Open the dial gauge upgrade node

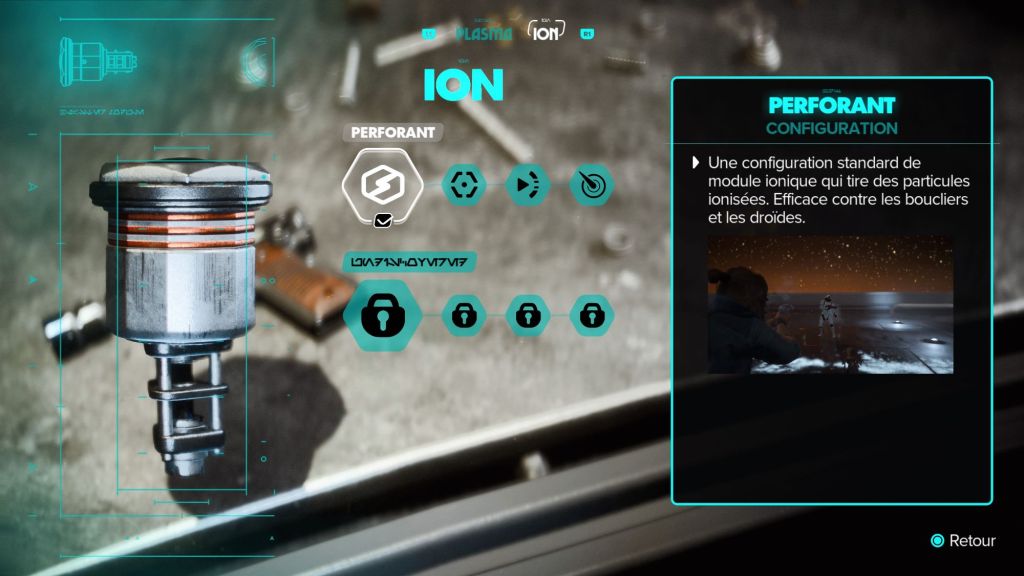pos(591,184)
